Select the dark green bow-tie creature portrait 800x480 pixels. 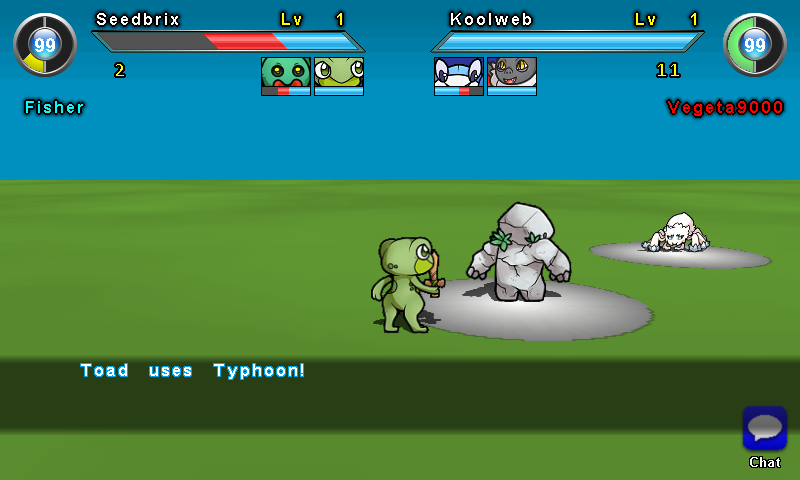click(285, 75)
